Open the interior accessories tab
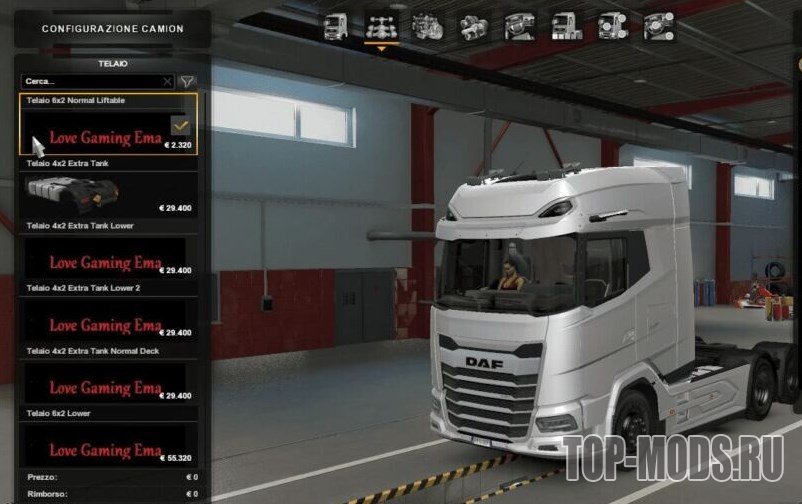Screen dimensions: 802x504 [656, 28]
